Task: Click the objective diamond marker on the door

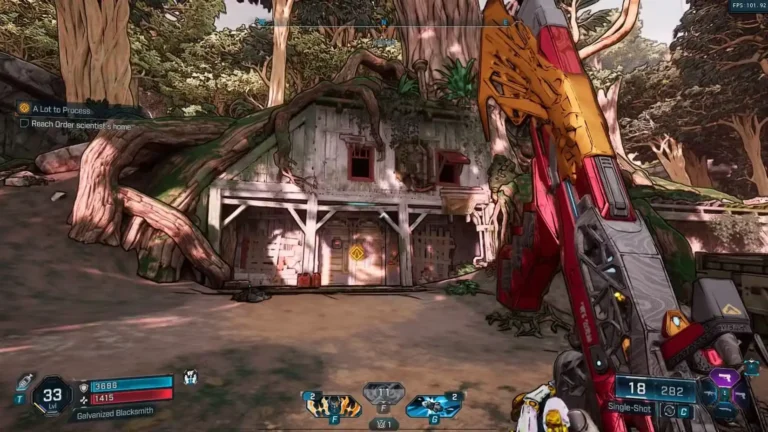Action: [356, 253]
